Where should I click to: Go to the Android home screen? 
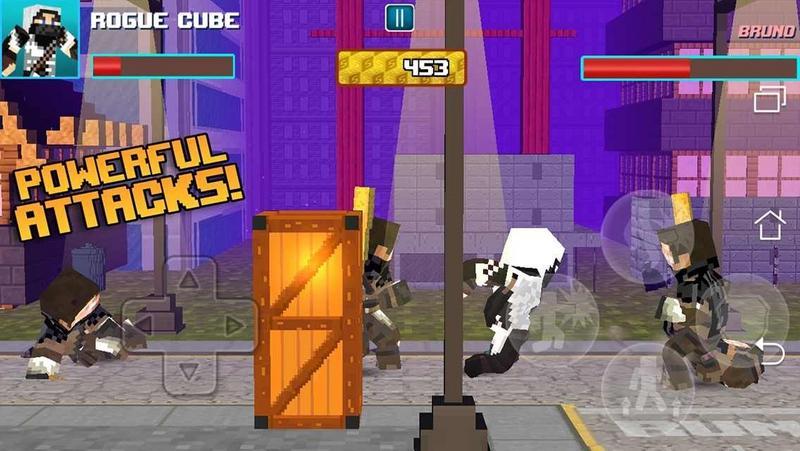coord(770,225)
